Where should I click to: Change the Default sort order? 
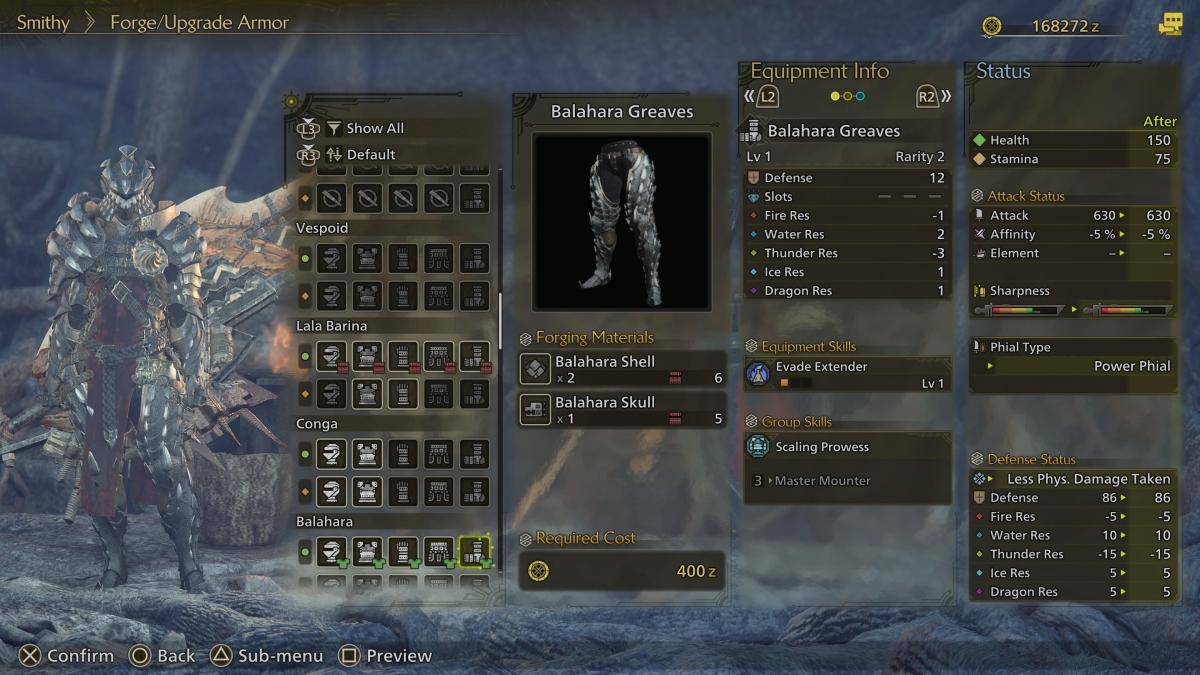point(370,154)
